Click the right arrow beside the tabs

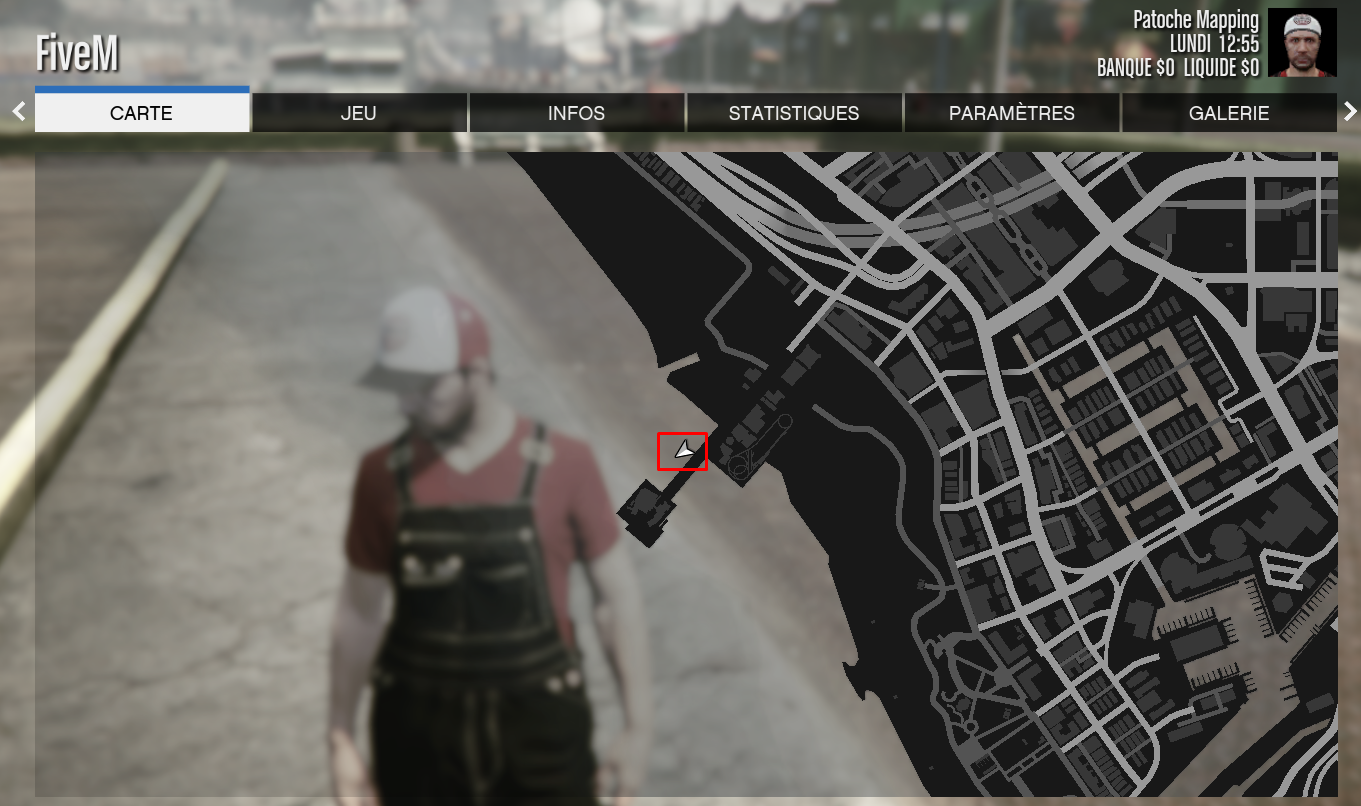(x=1349, y=111)
